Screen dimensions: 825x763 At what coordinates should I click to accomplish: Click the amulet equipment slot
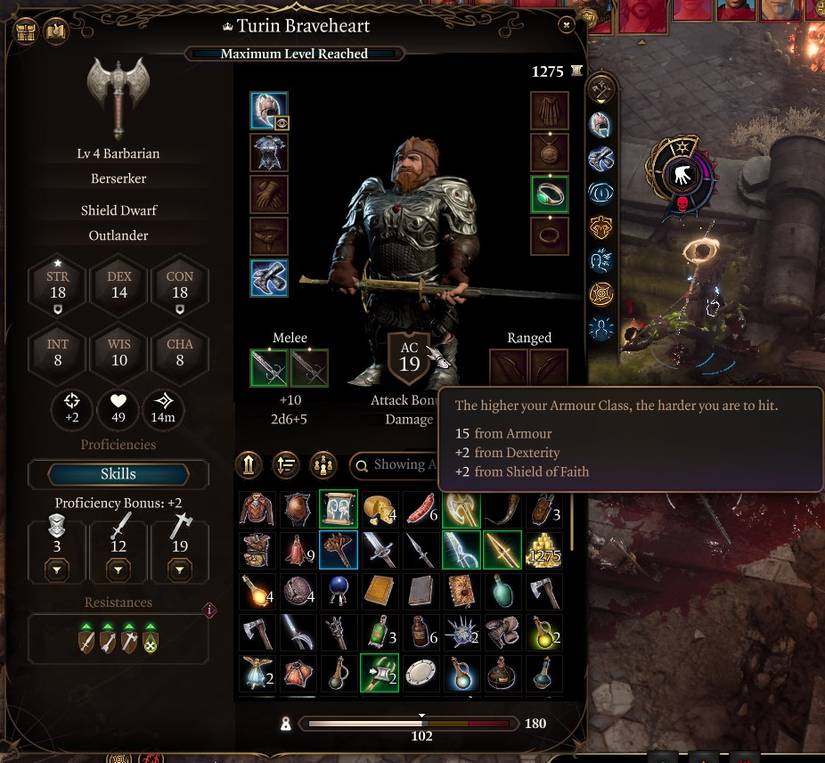point(549,153)
